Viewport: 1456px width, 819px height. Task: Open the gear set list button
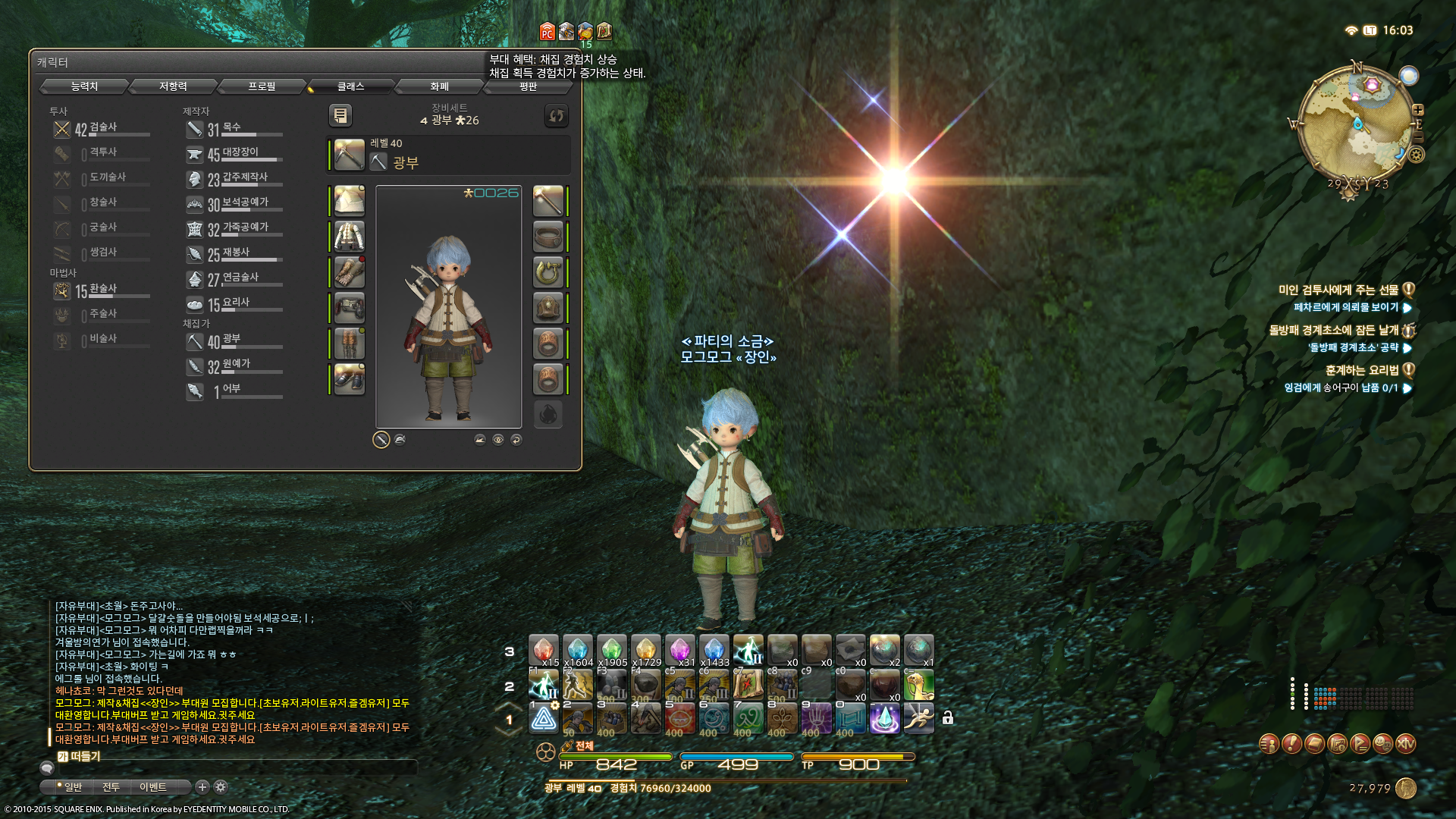click(x=340, y=115)
